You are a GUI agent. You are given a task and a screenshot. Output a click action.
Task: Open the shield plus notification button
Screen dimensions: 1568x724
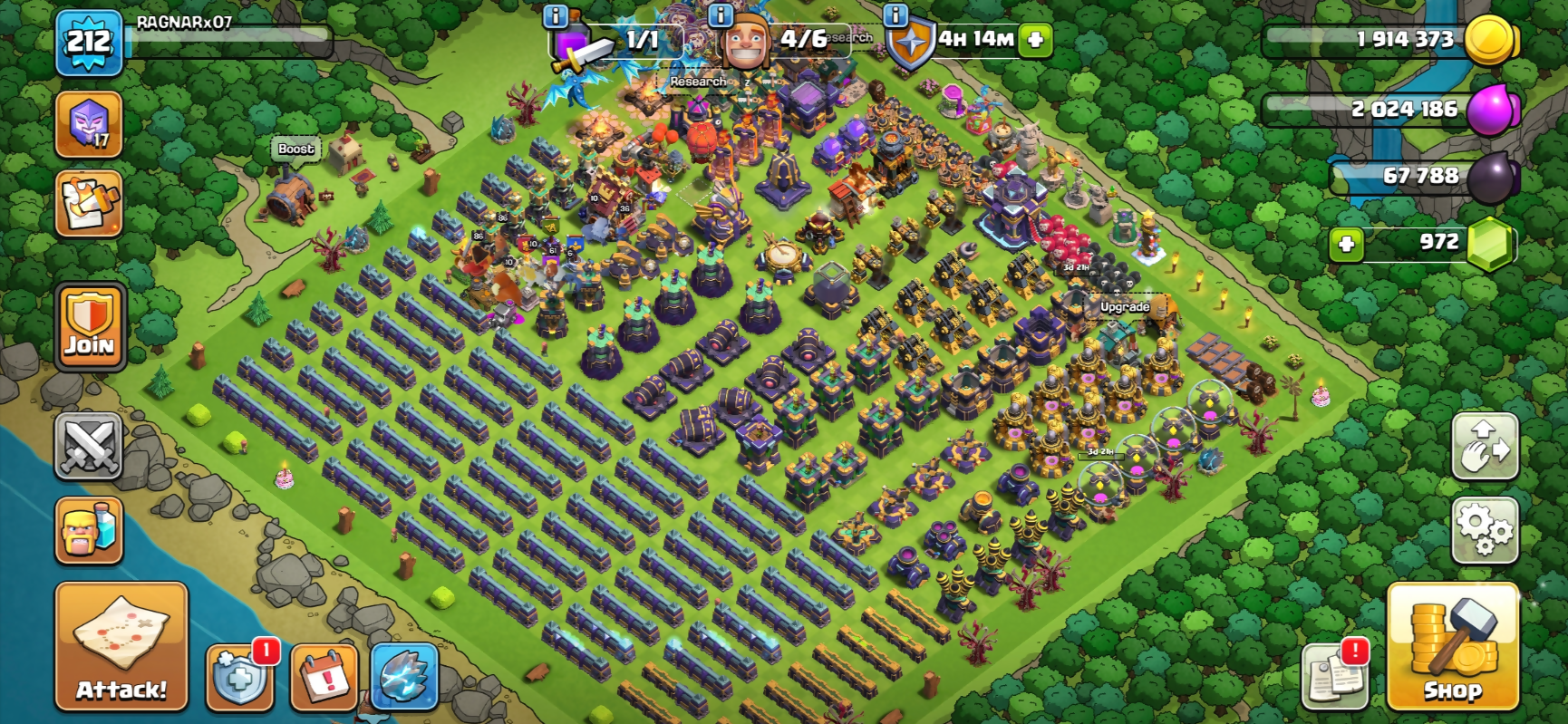click(x=239, y=677)
